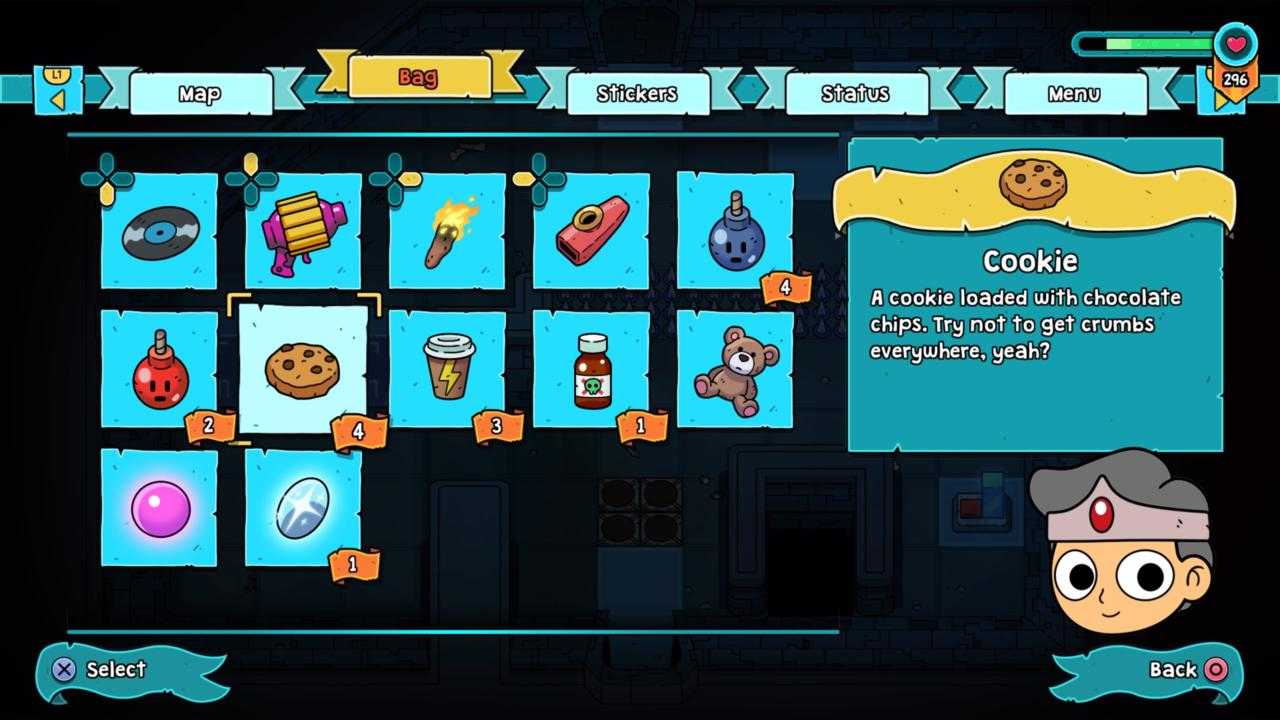
Task: Select the chocolate chip cookie slot
Action: 303,369
